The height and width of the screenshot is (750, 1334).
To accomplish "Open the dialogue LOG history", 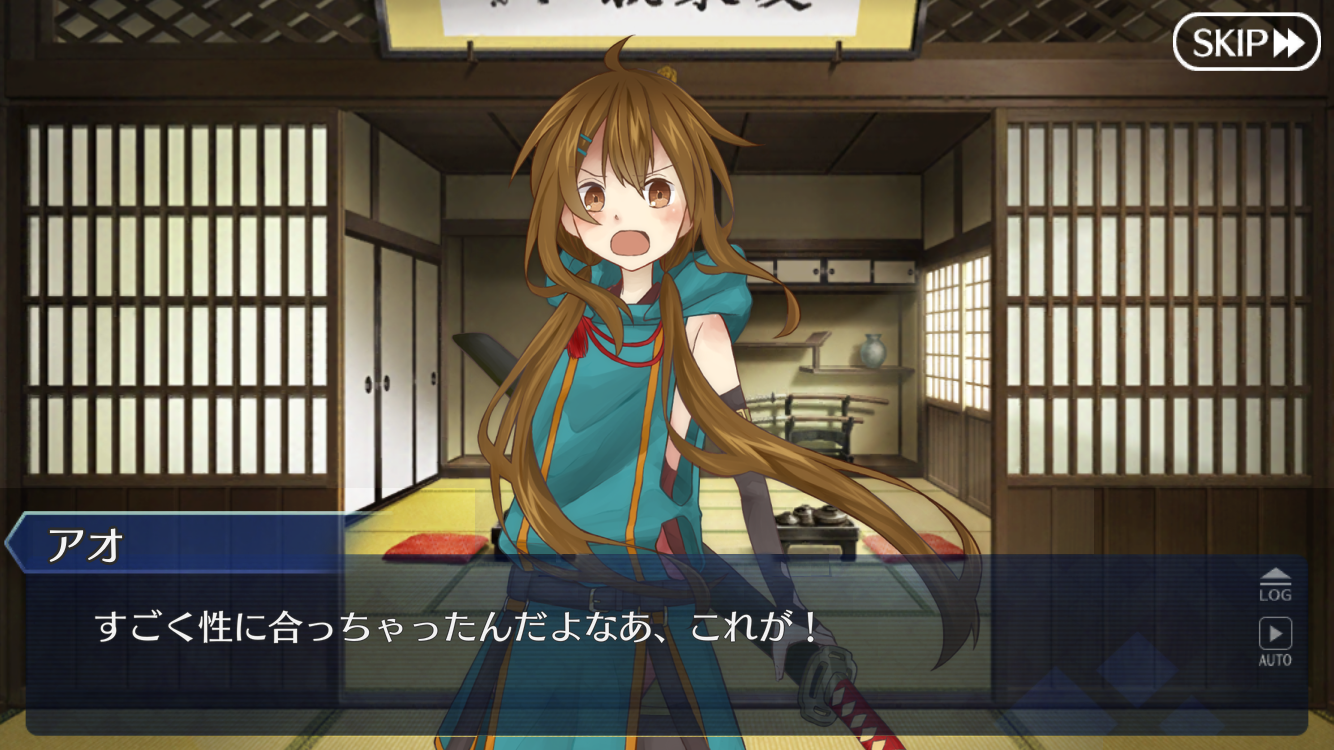I will click(x=1274, y=584).
